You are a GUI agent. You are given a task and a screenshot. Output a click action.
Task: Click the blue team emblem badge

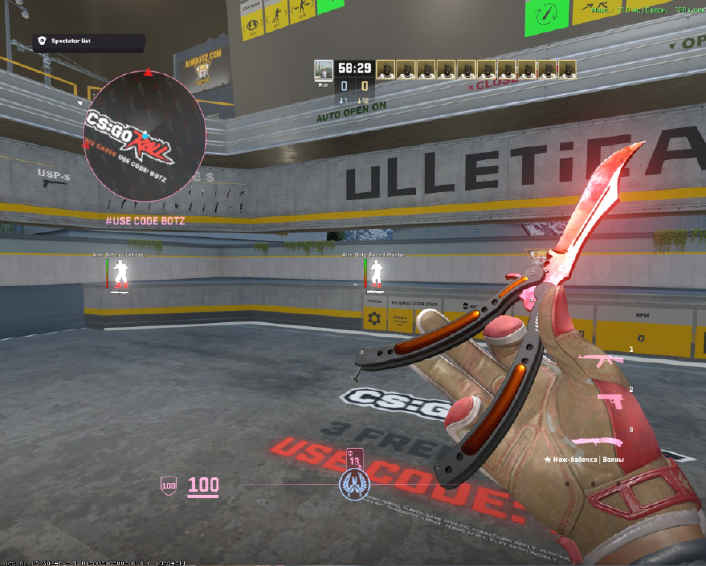(x=354, y=485)
